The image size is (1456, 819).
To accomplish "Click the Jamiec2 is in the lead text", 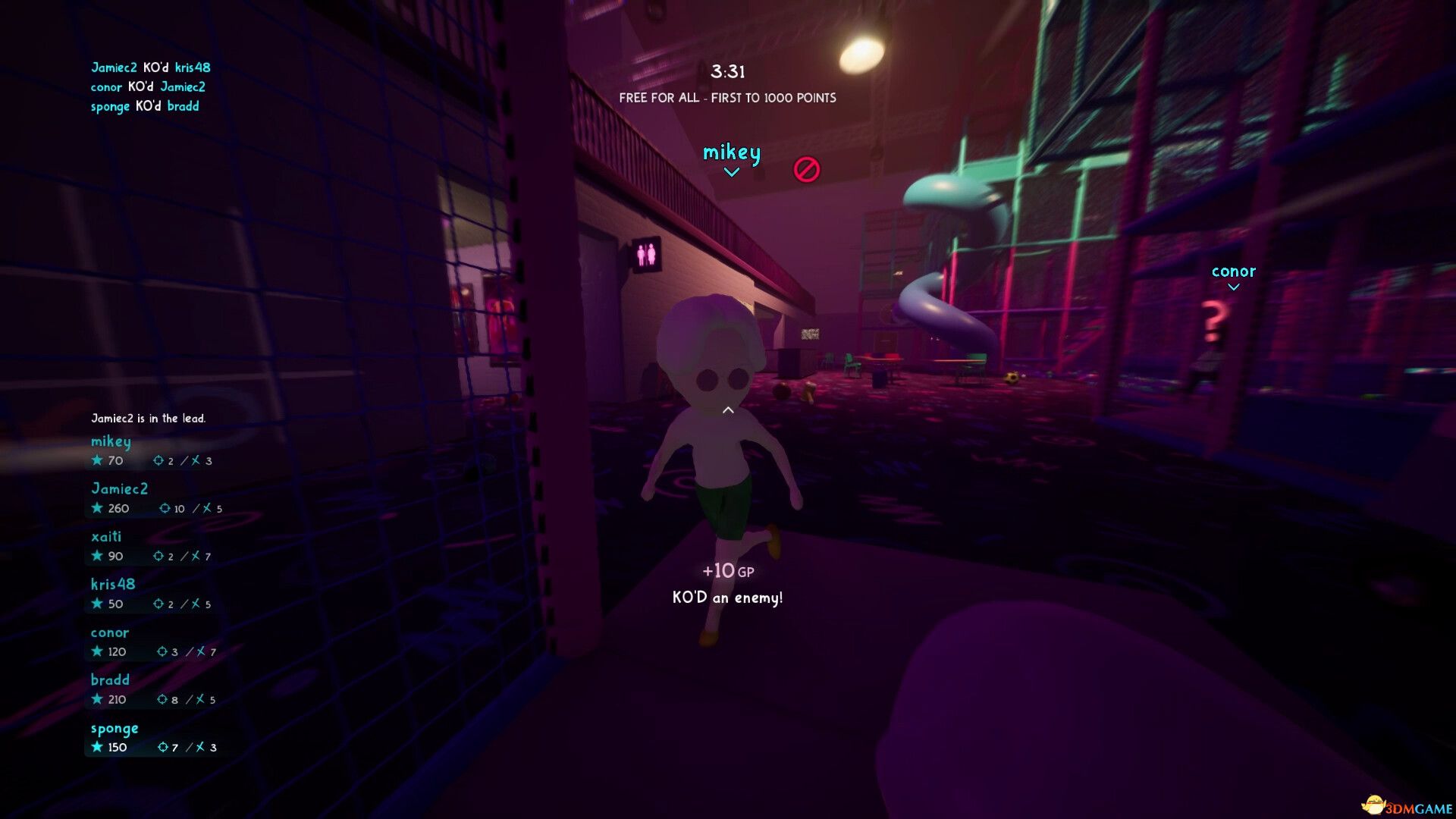I will point(149,418).
